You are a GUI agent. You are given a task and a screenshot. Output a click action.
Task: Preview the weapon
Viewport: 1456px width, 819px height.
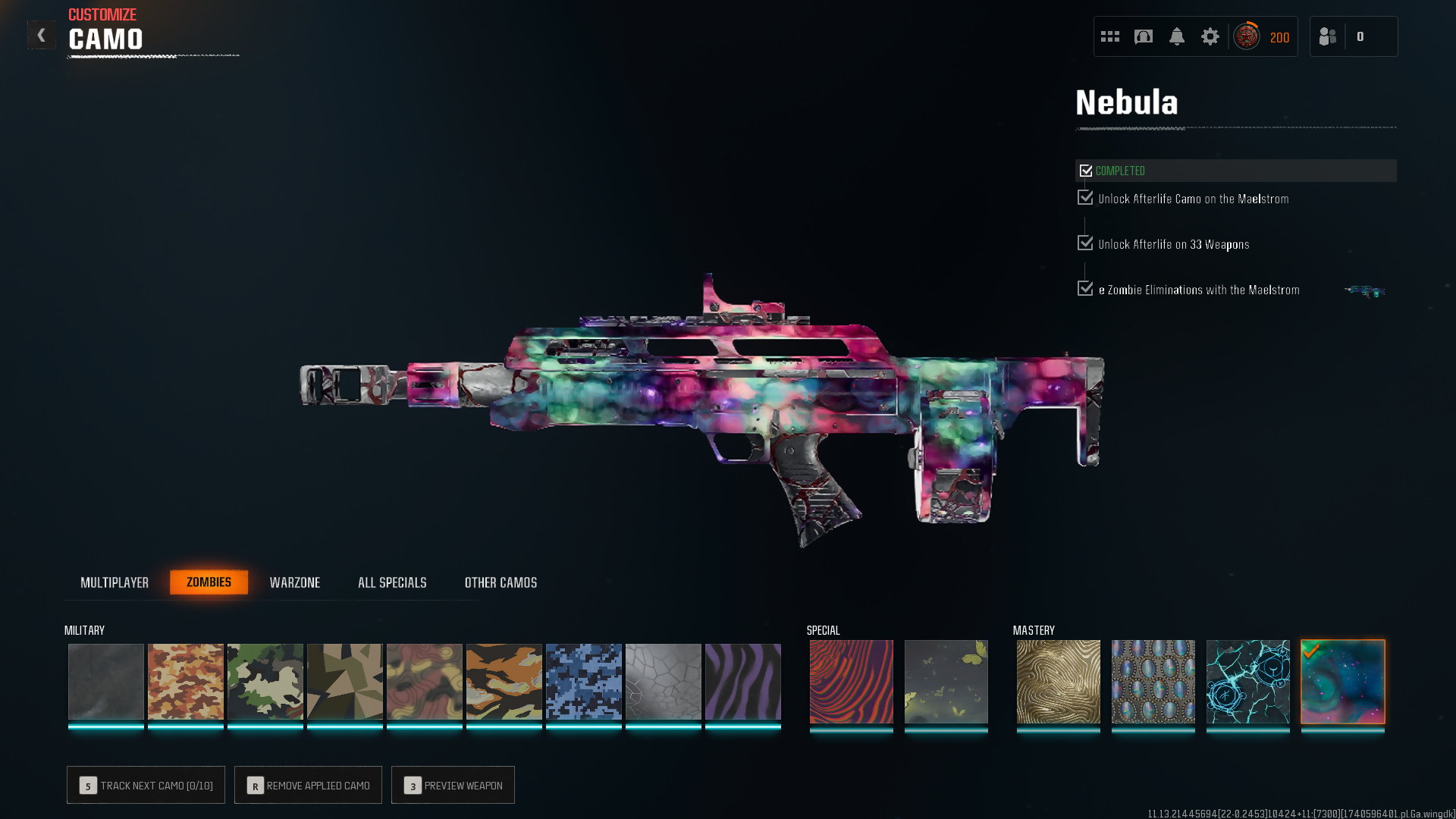click(x=453, y=785)
